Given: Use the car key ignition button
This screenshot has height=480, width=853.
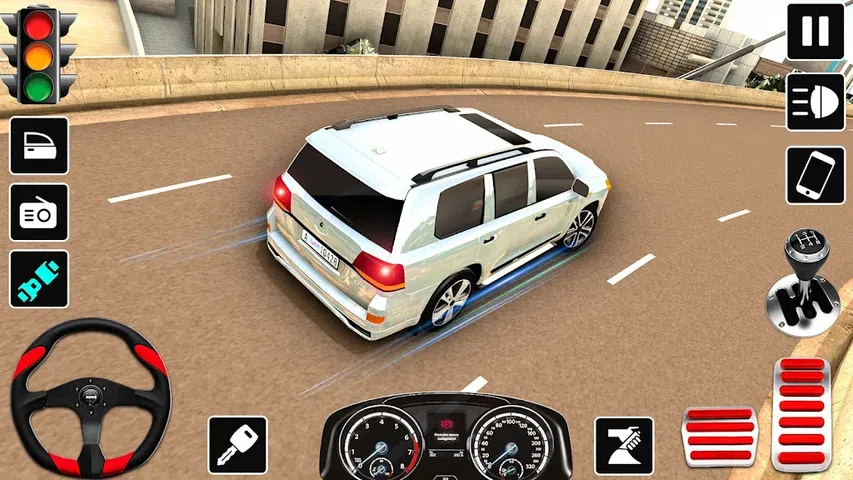Looking at the screenshot, I should point(237,445).
